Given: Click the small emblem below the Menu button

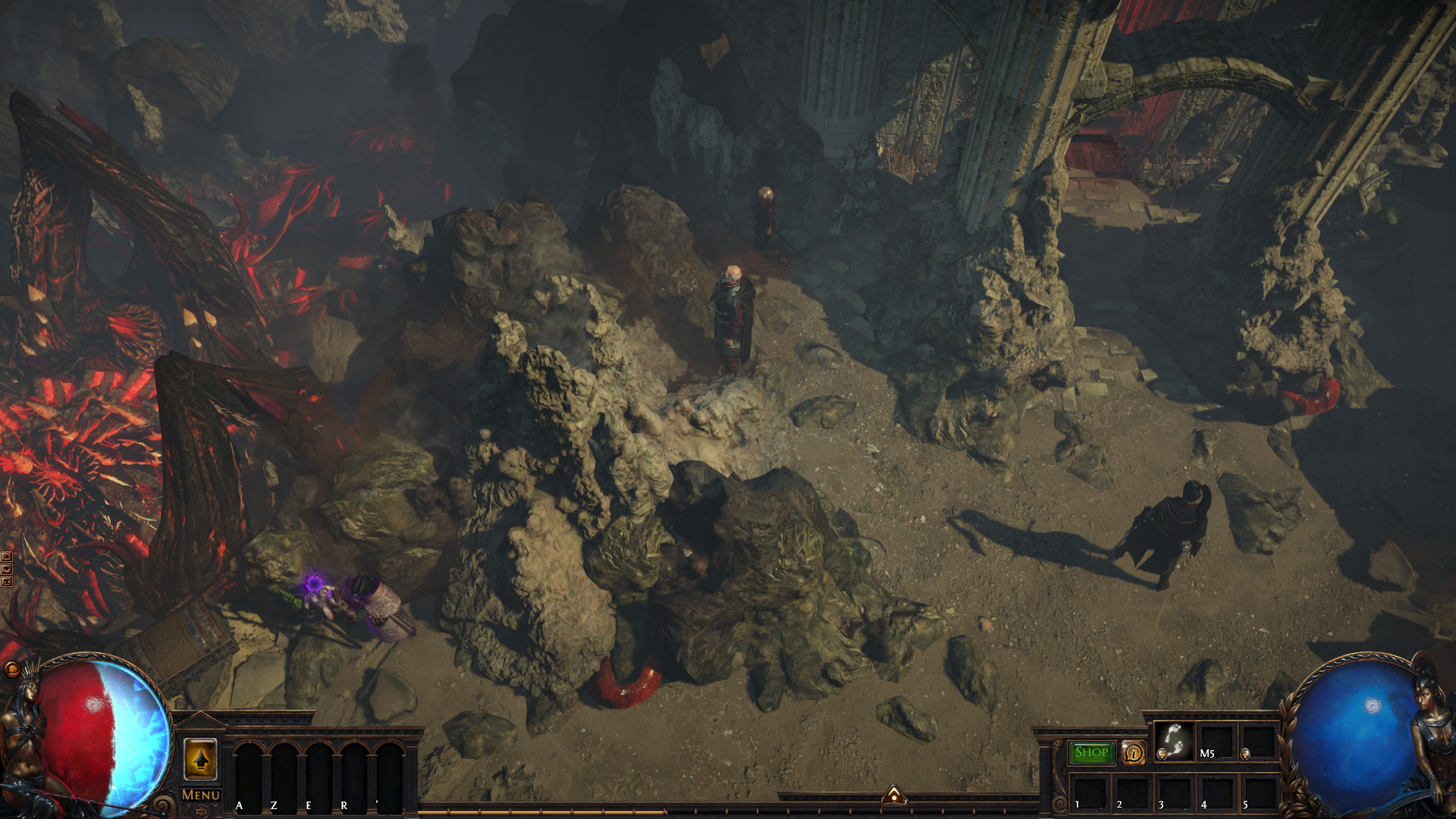Looking at the screenshot, I should click(x=201, y=811).
